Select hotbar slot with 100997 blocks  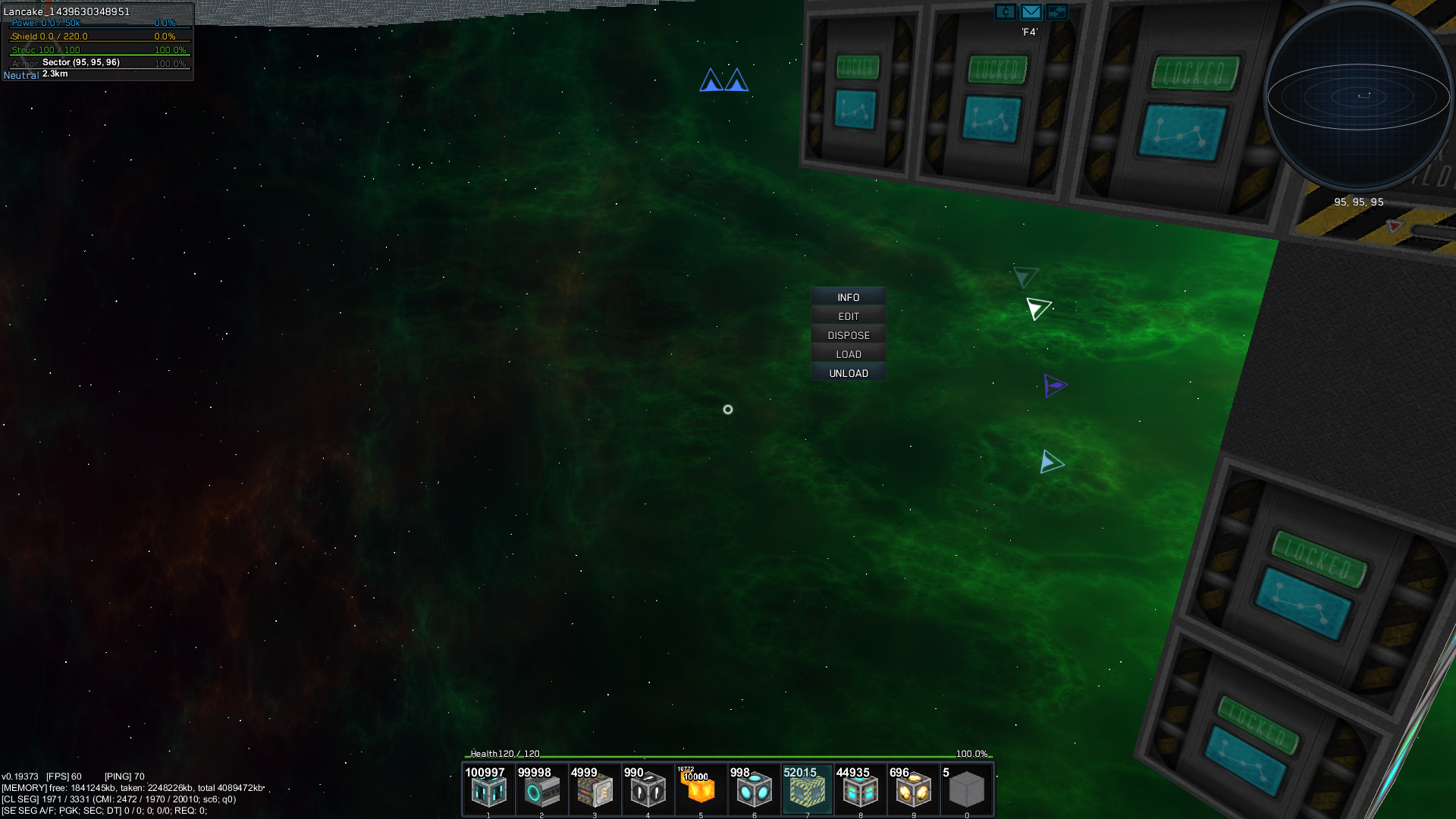pyautogui.click(x=488, y=790)
